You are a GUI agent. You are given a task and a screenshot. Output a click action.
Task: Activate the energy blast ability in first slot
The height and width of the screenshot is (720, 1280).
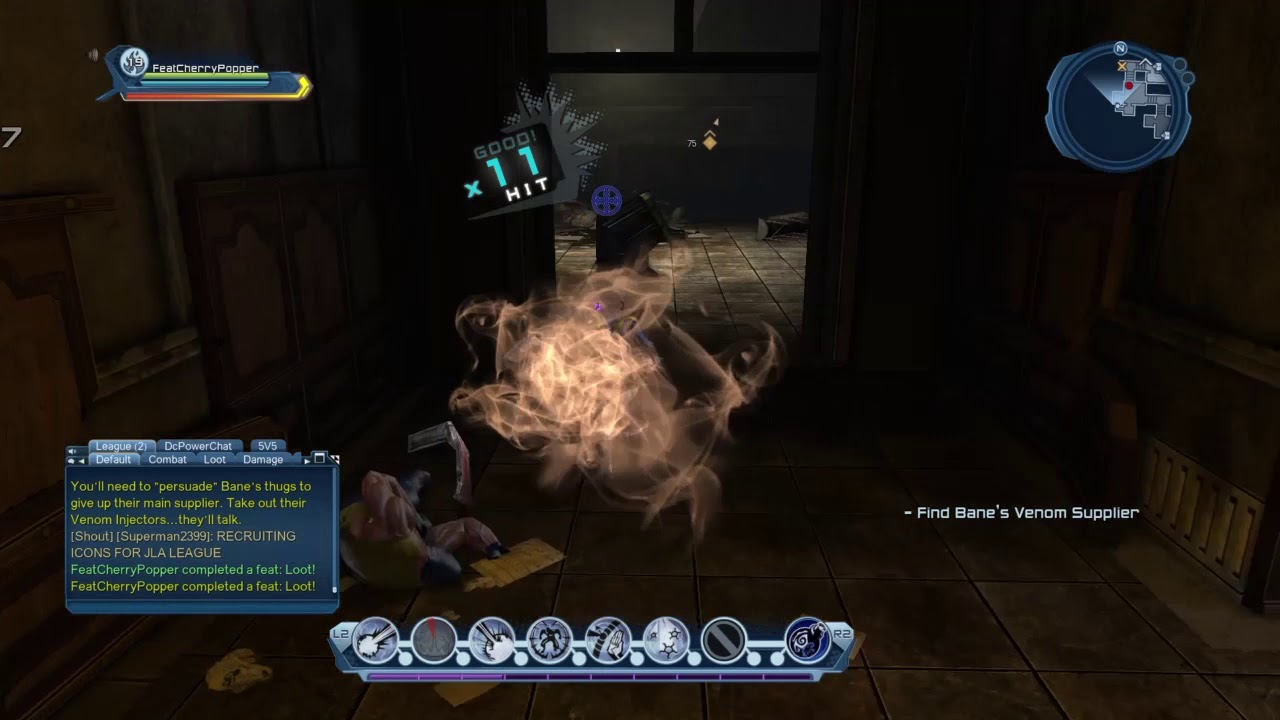376,640
